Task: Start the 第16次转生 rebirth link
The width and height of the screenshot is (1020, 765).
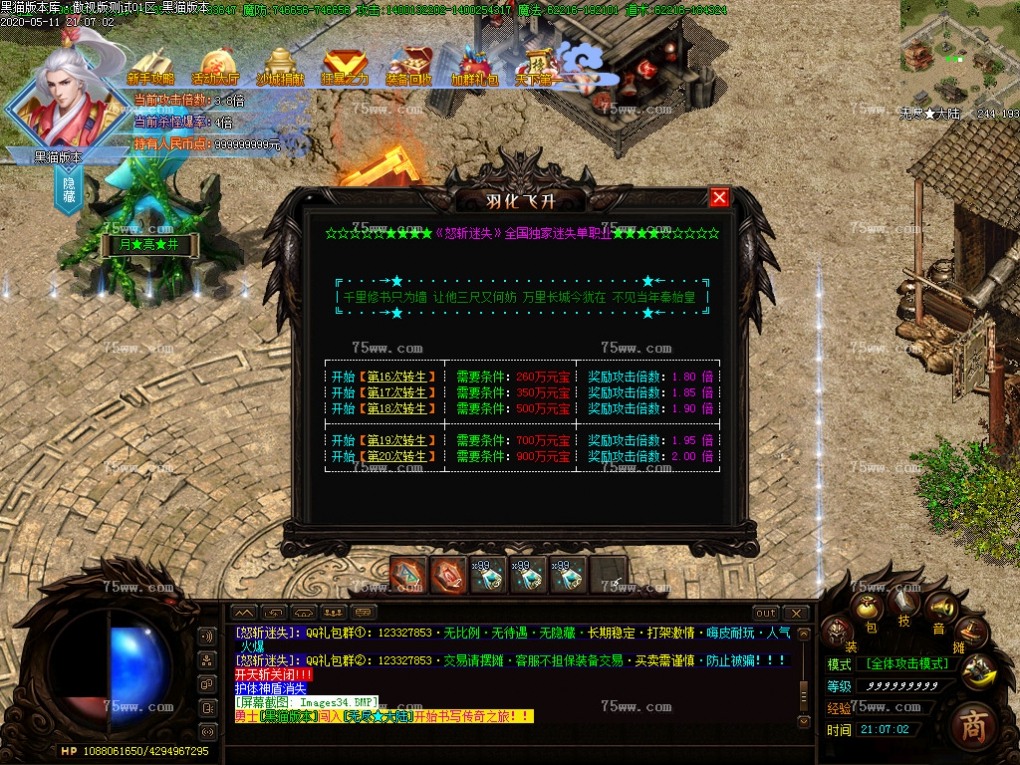Action: (x=397, y=377)
